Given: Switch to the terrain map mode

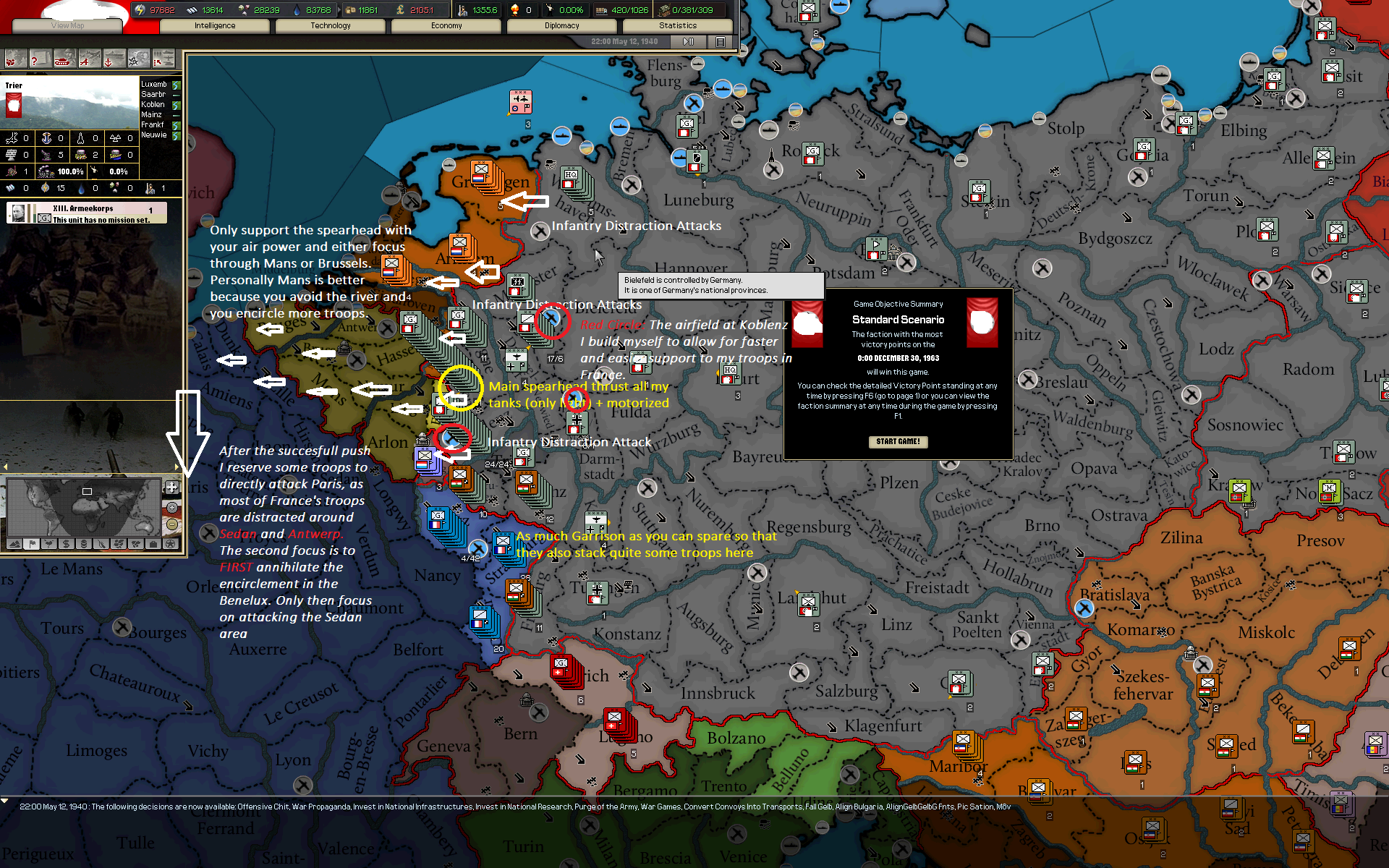Looking at the screenshot, I should tap(14, 544).
